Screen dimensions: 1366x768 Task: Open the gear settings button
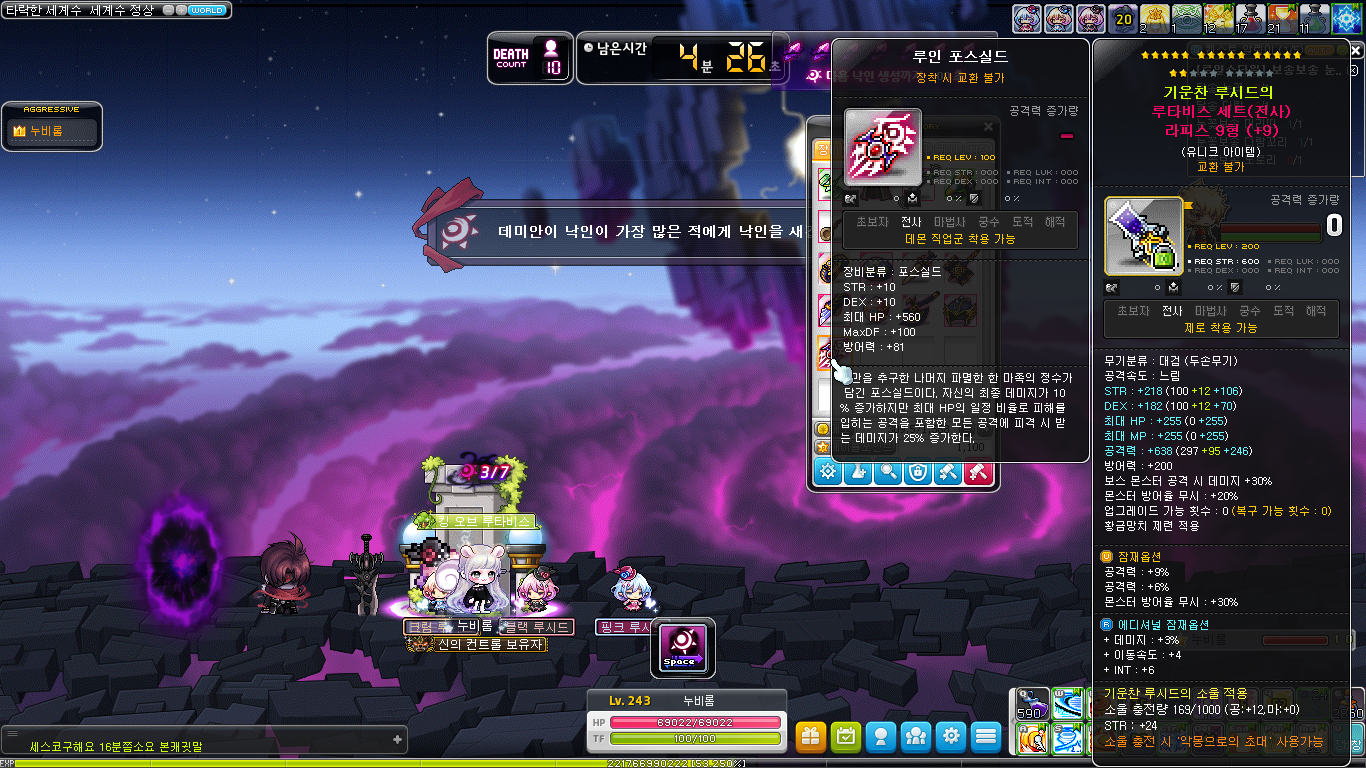click(x=951, y=737)
